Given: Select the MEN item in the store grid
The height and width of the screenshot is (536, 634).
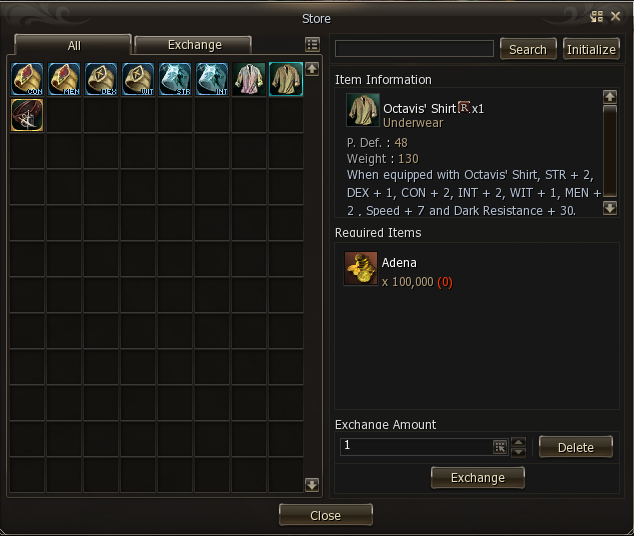Looking at the screenshot, I should pyautogui.click(x=64, y=78).
